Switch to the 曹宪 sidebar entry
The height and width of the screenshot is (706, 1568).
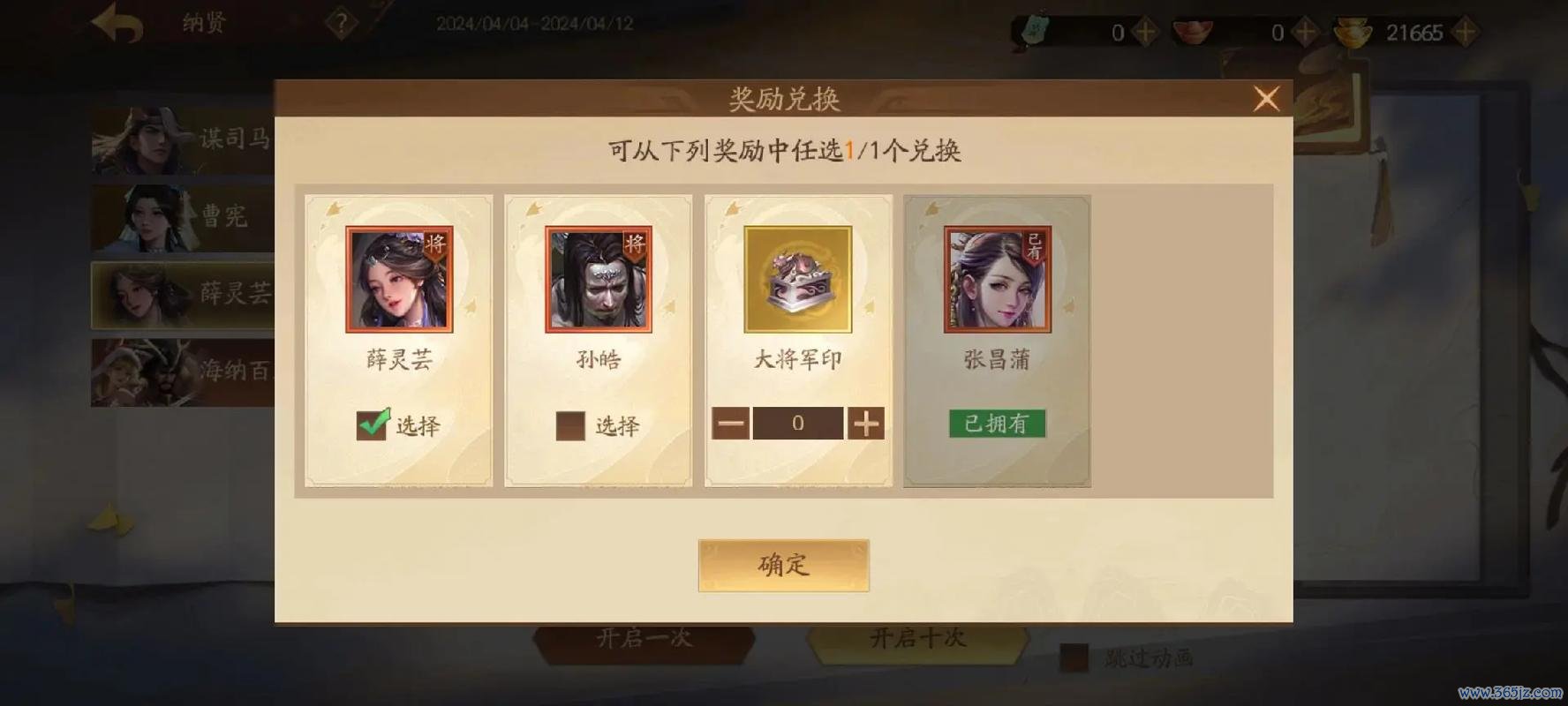[x=146, y=220]
